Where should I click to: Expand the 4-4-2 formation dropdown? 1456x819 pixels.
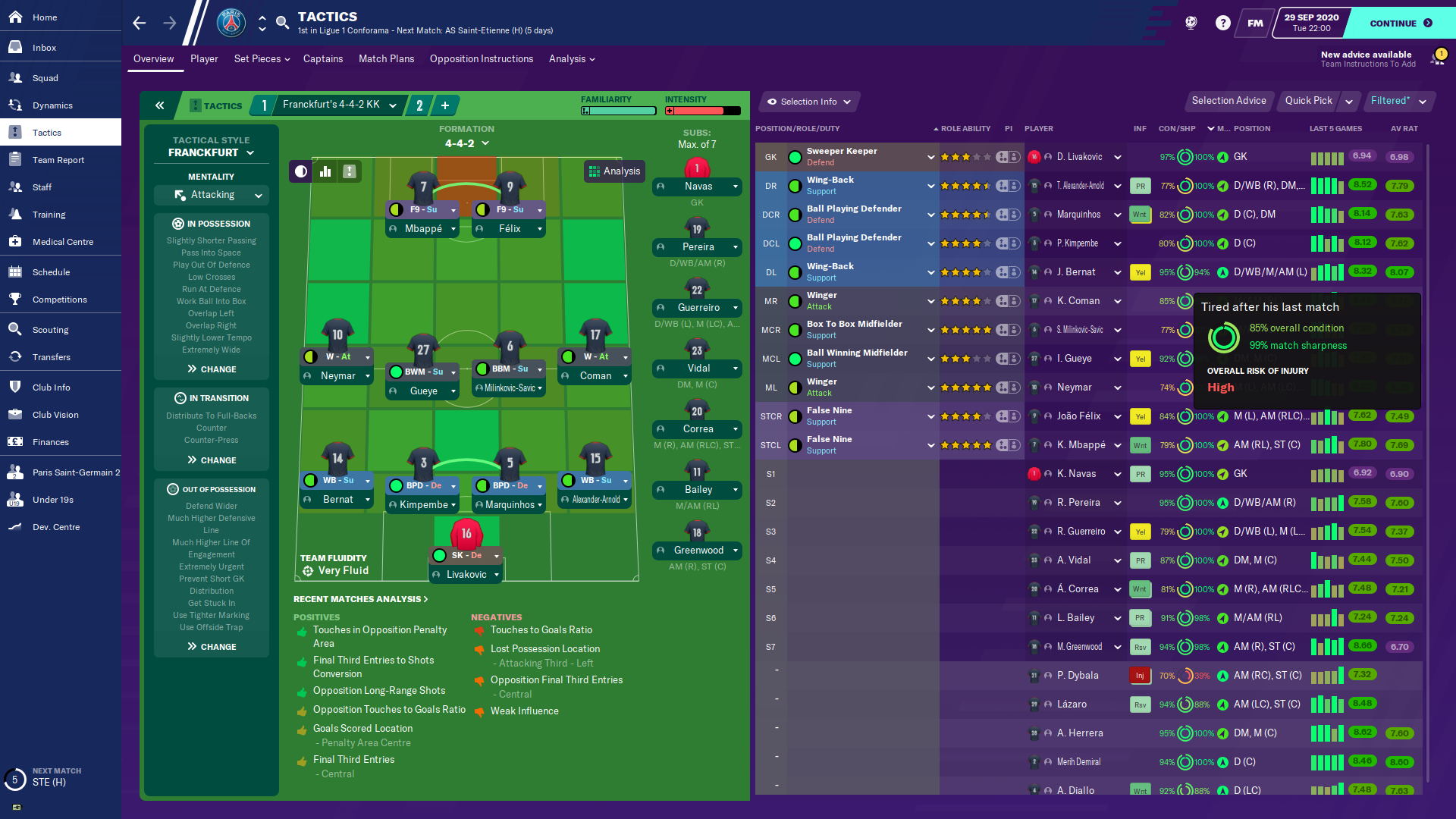click(x=466, y=143)
